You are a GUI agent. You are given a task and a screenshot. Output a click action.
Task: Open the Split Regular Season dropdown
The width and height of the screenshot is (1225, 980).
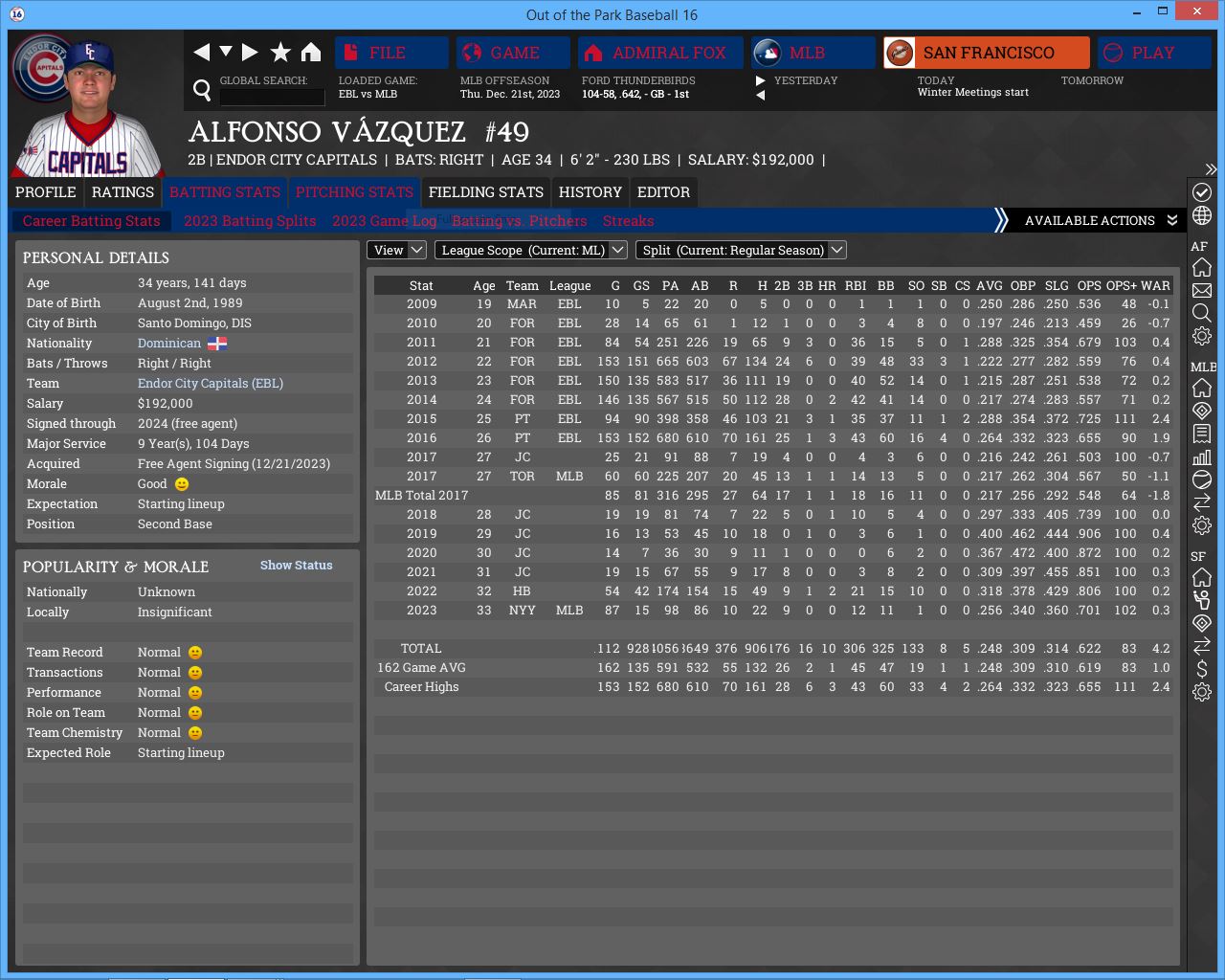point(743,250)
